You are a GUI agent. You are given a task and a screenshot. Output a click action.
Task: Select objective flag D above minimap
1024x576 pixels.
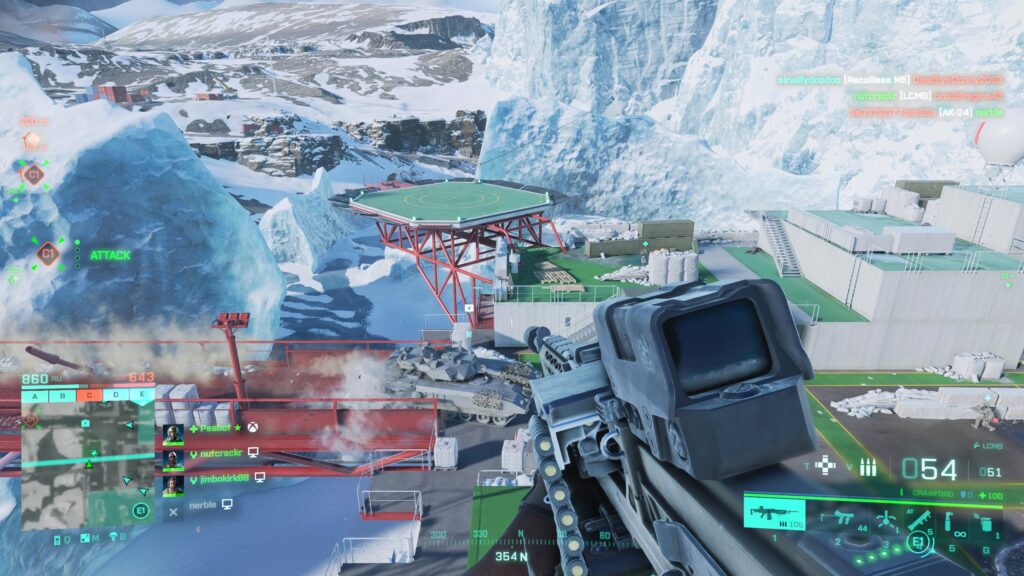tap(117, 393)
